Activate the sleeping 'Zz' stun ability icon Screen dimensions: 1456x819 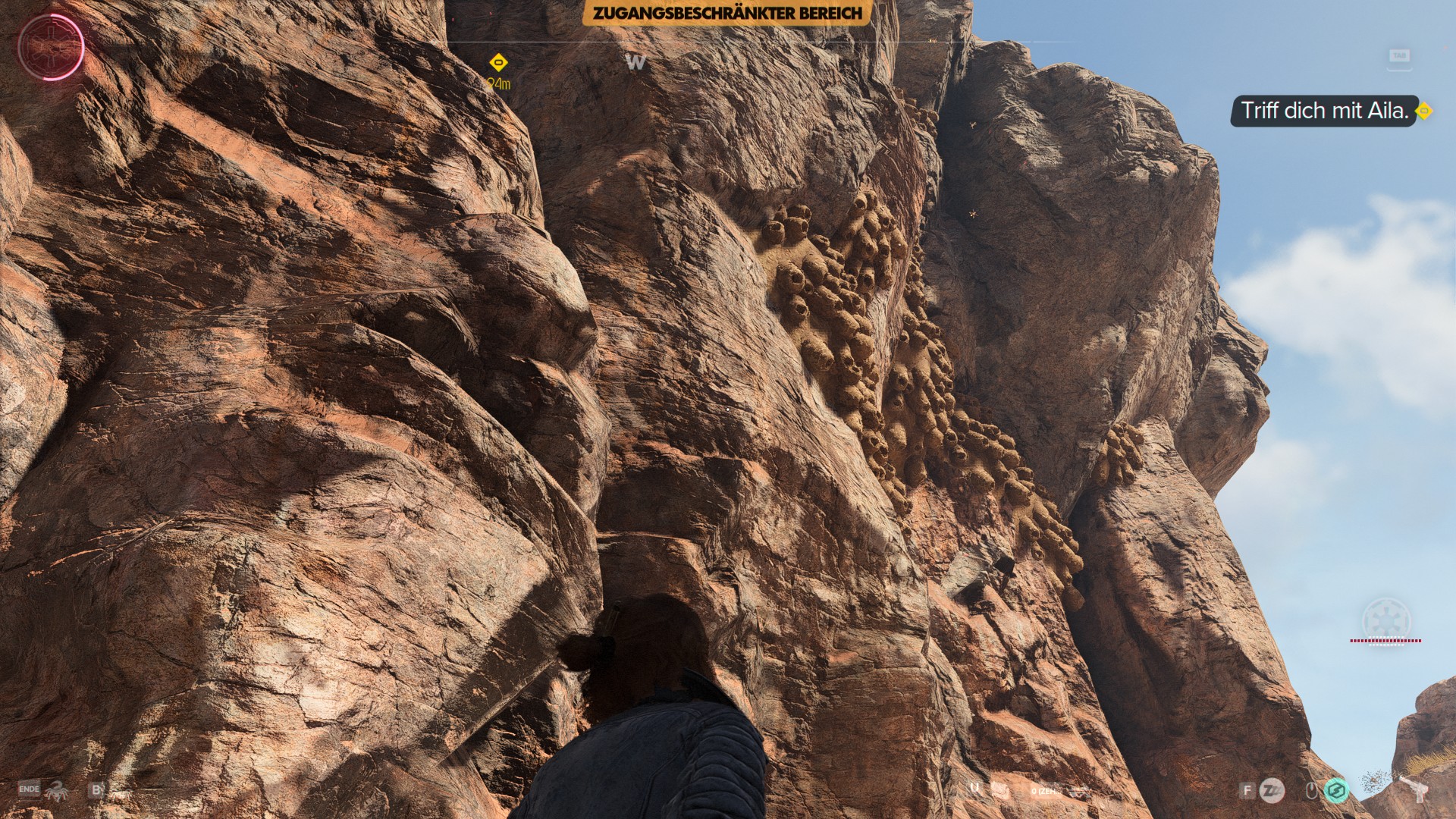pyautogui.click(x=1272, y=791)
